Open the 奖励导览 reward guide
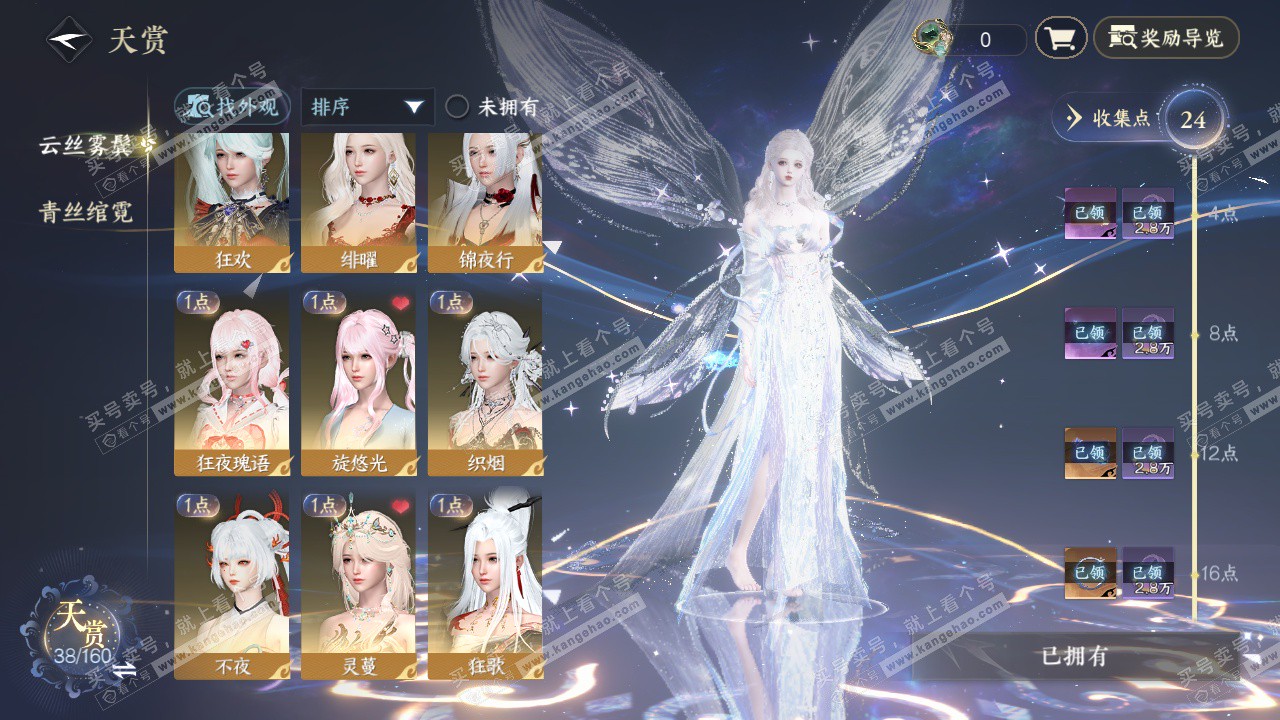 pos(1166,39)
